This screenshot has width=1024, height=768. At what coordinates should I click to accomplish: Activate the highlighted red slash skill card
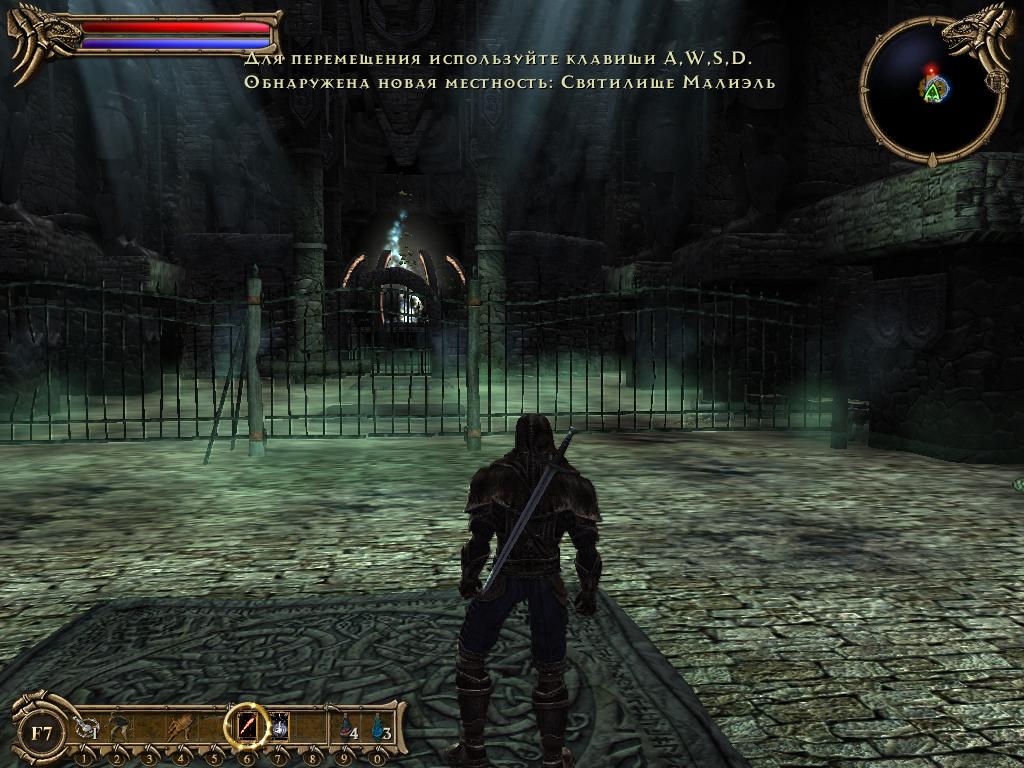(x=246, y=726)
